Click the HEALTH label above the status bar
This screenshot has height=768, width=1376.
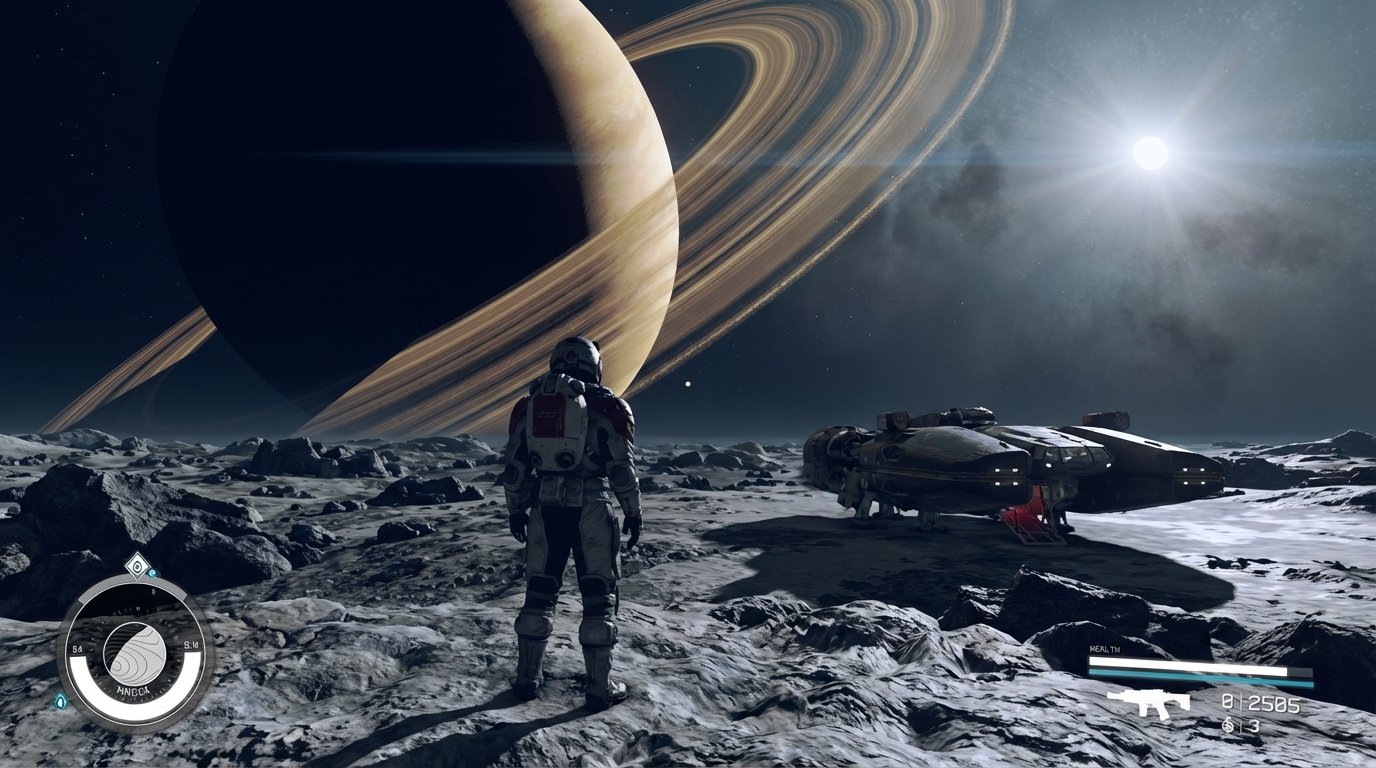(1104, 648)
